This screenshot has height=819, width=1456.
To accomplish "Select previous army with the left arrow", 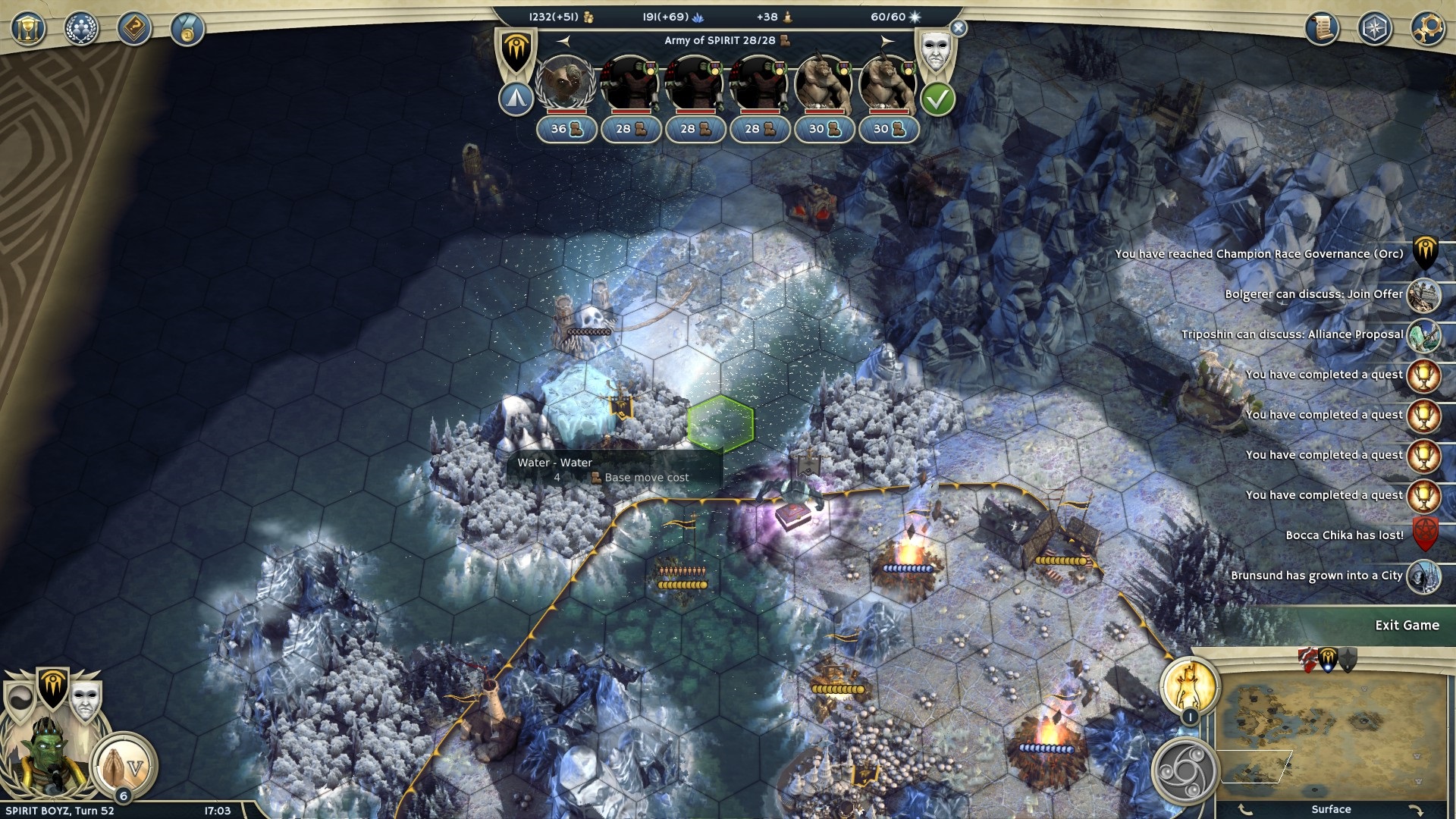I will click(x=563, y=41).
